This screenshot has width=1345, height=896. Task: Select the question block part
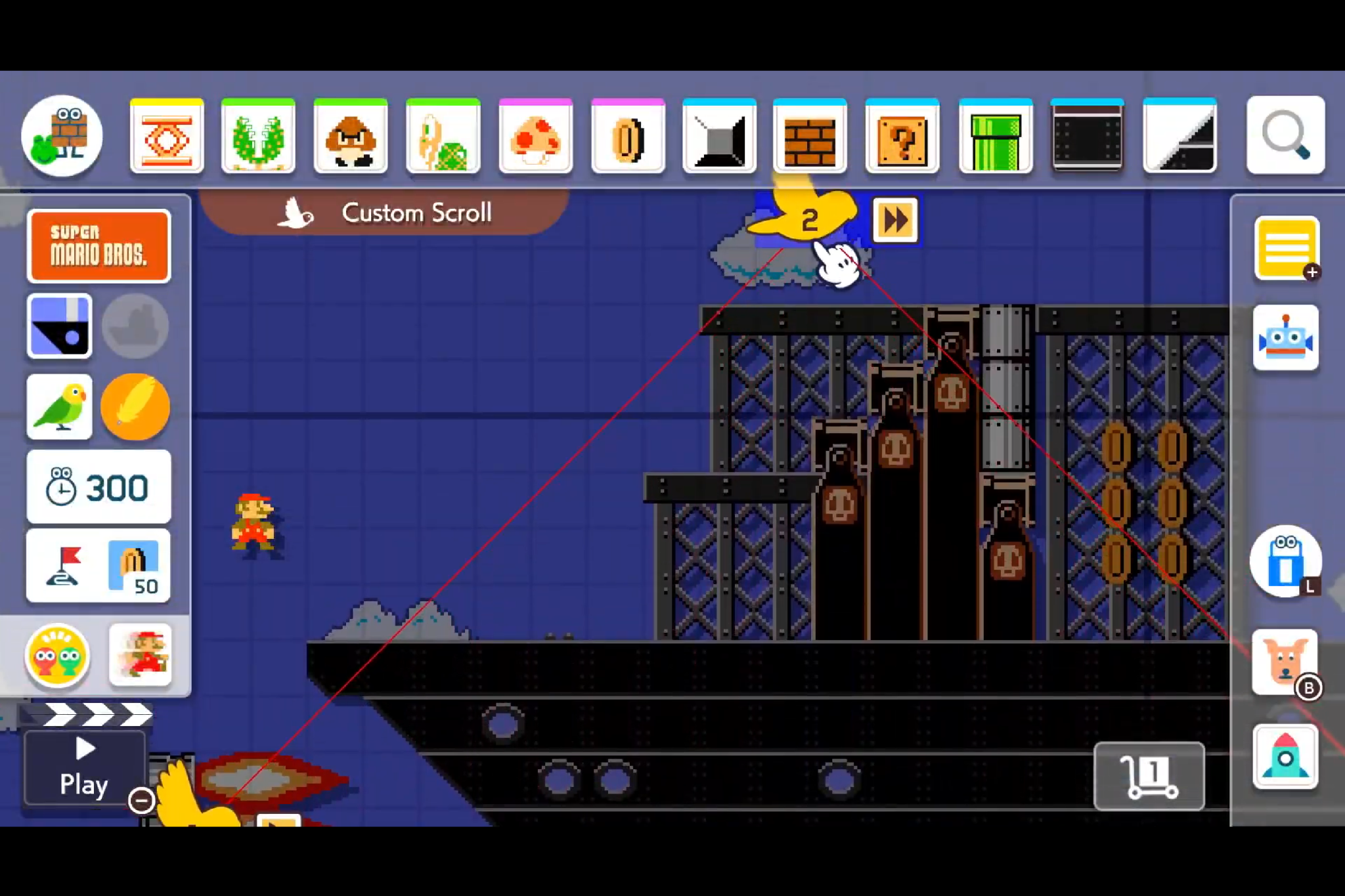click(x=902, y=136)
